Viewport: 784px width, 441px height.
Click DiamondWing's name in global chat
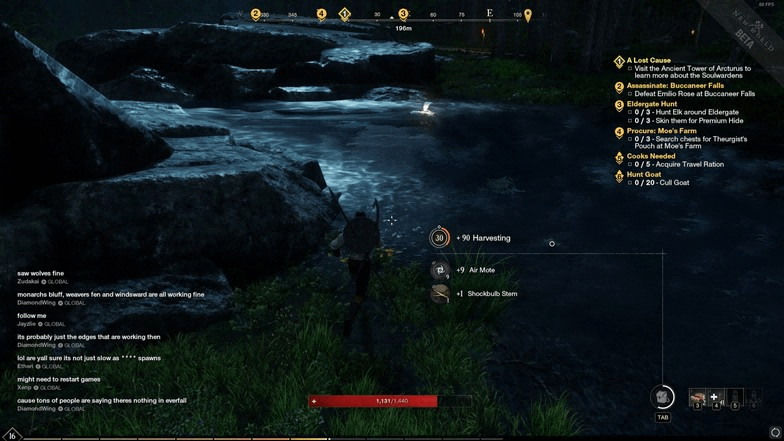click(x=36, y=303)
